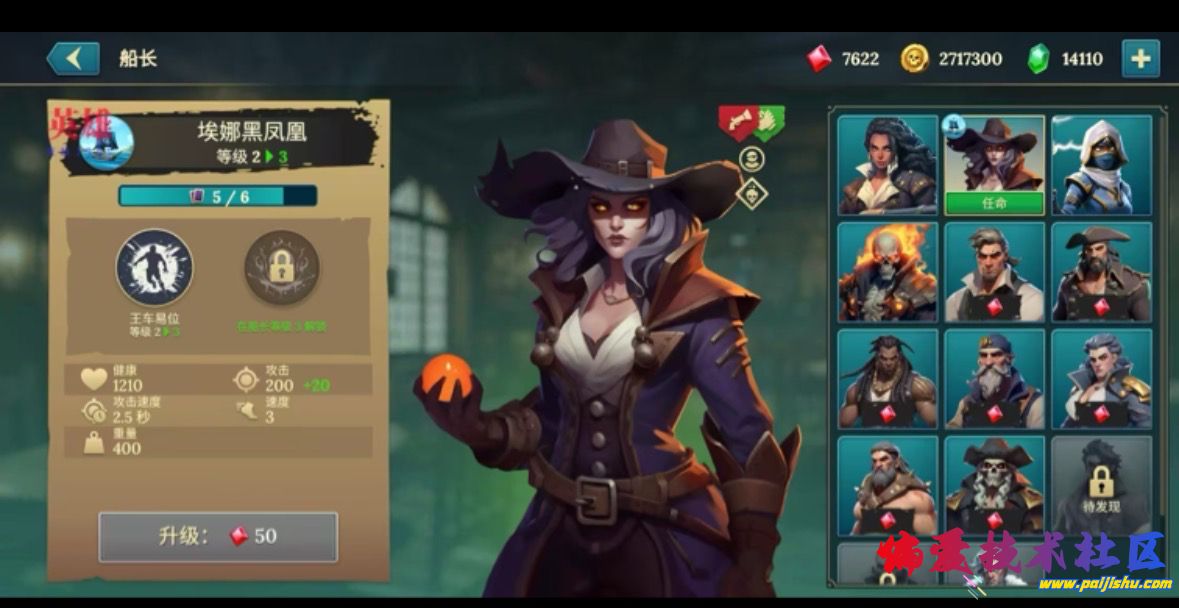Select the grey-haired woman with gold epaulettes
Screen dimensions: 1179x608
(1101, 378)
